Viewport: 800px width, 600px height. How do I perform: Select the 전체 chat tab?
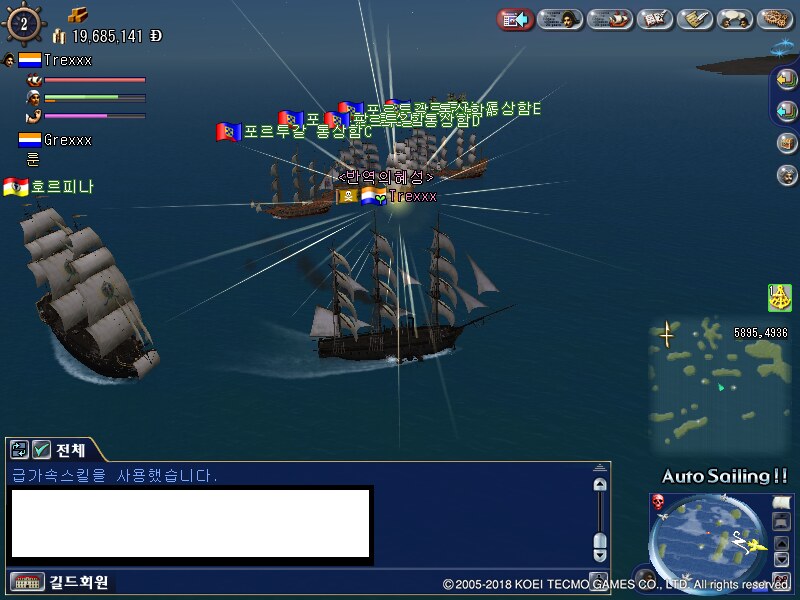70,449
